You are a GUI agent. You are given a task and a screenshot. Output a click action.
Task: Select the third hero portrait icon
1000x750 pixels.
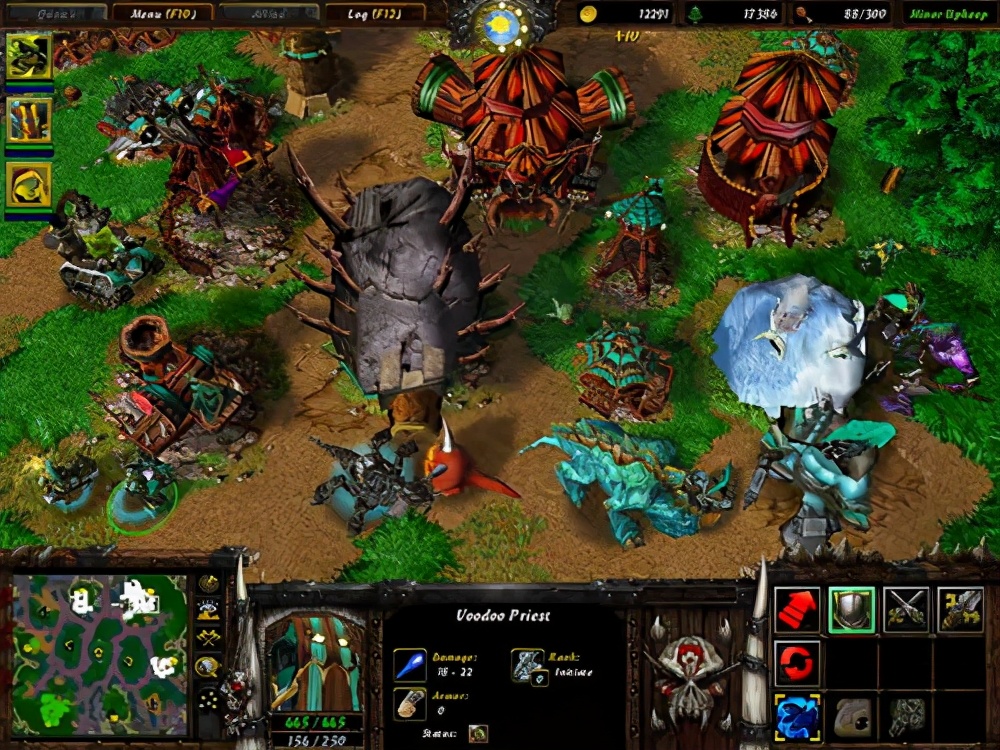[29, 183]
